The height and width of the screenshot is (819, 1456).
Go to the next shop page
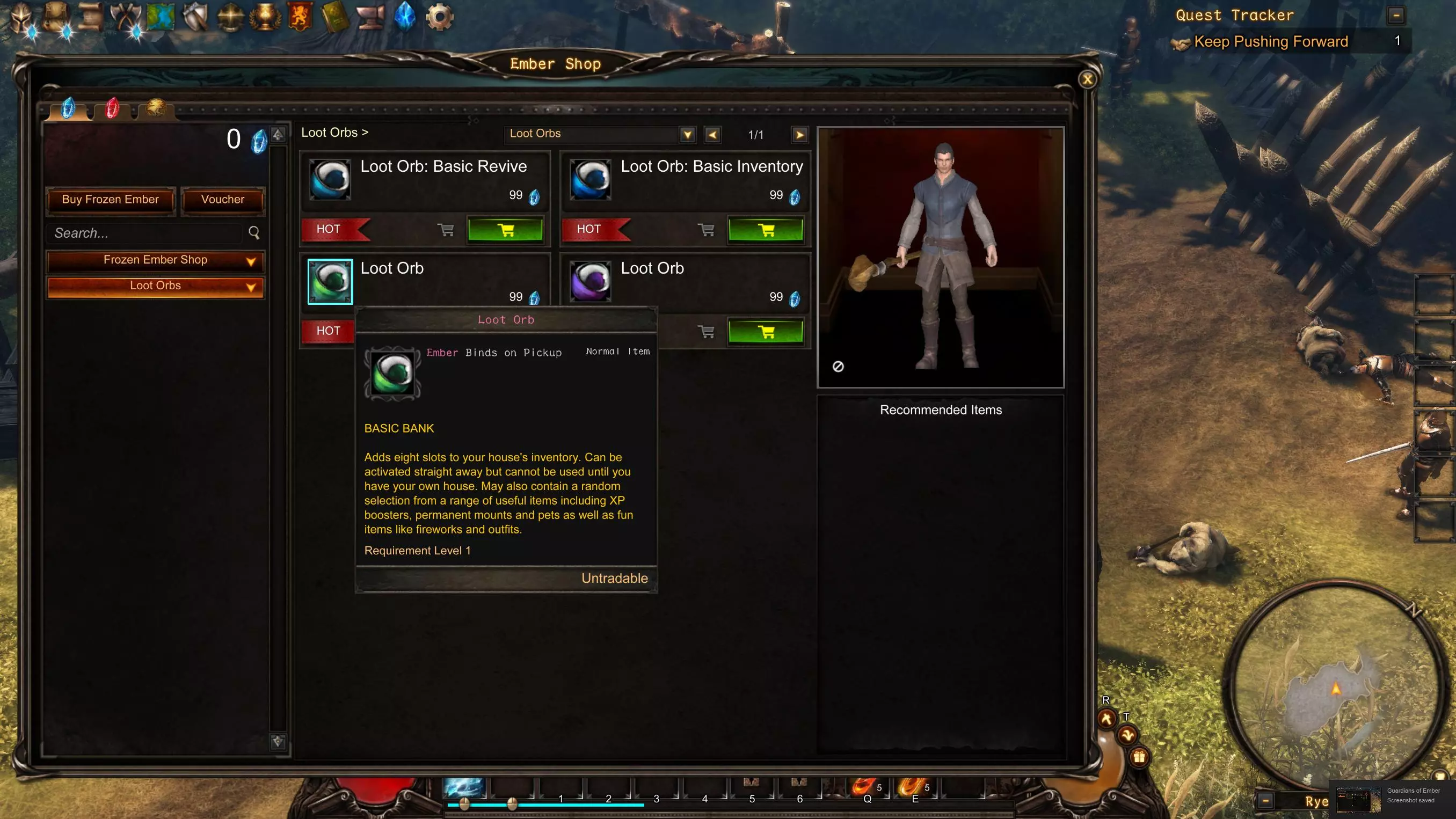point(799,135)
